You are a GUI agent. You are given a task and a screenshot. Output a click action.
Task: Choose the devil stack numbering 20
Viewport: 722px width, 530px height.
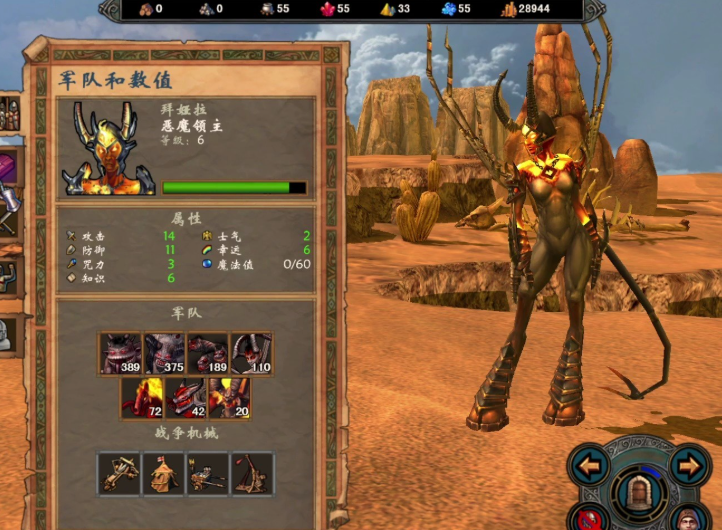pyautogui.click(x=229, y=397)
